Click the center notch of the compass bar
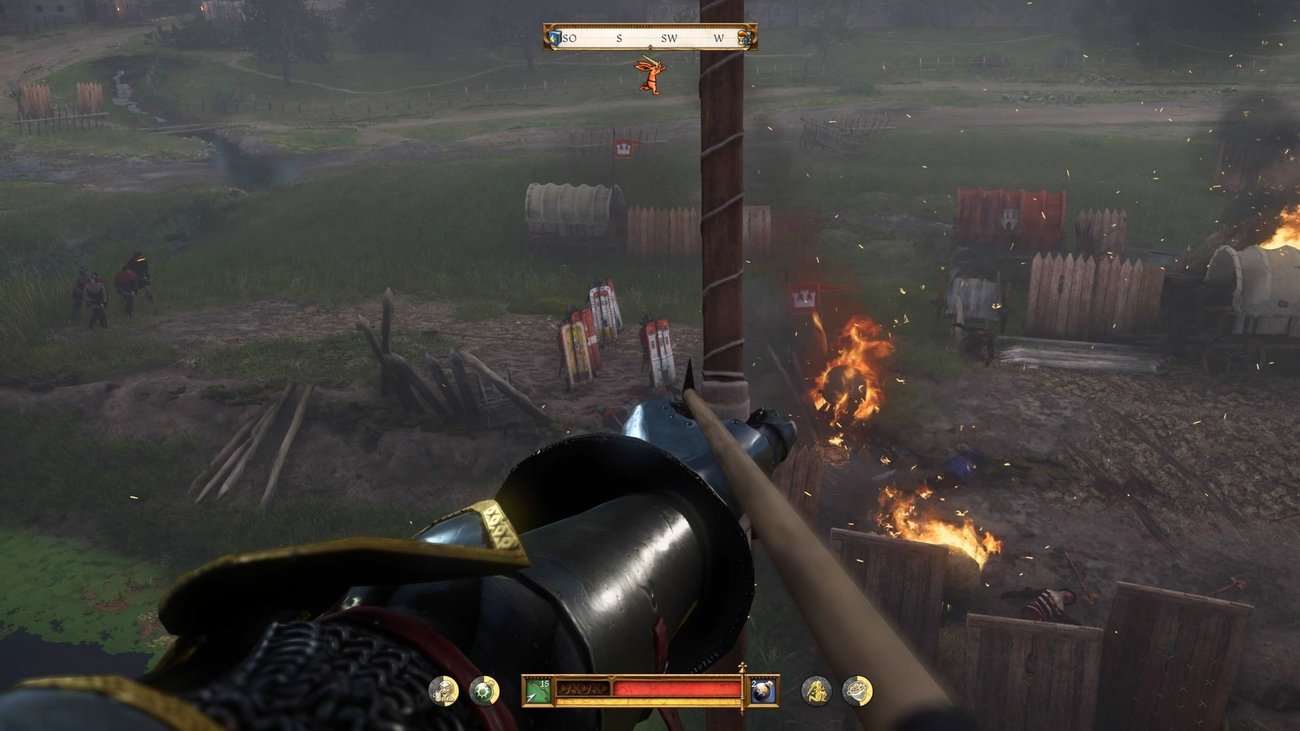Image resolution: width=1300 pixels, height=731 pixels. coord(651,46)
